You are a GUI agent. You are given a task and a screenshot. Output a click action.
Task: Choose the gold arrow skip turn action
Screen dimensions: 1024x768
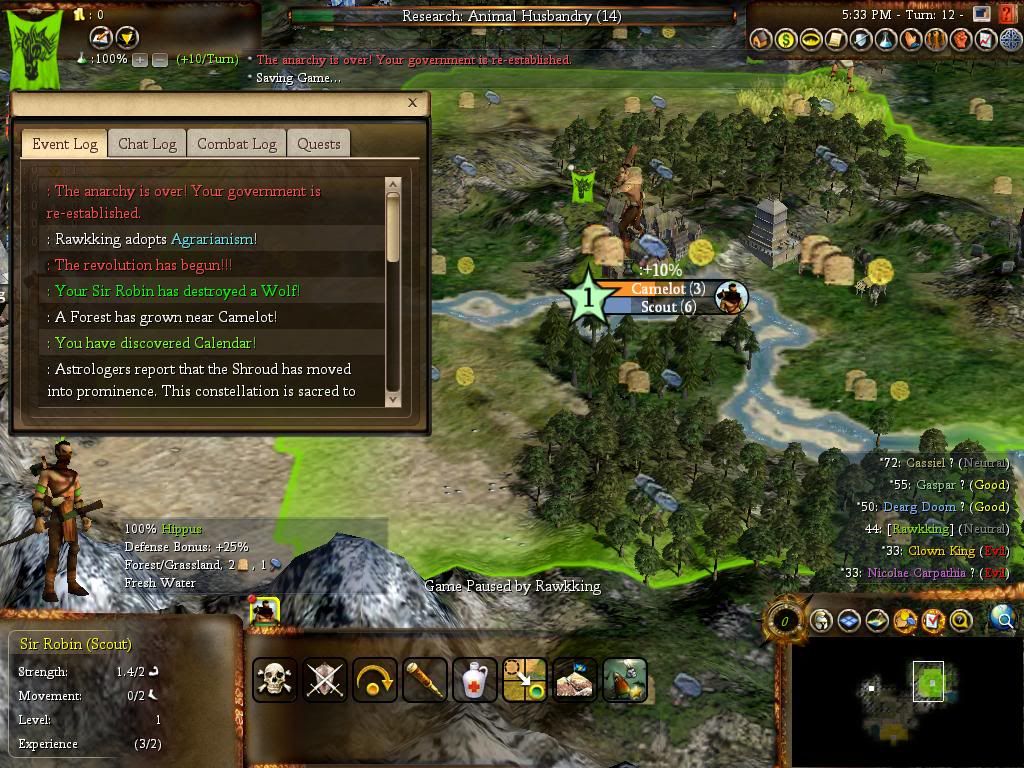click(375, 680)
